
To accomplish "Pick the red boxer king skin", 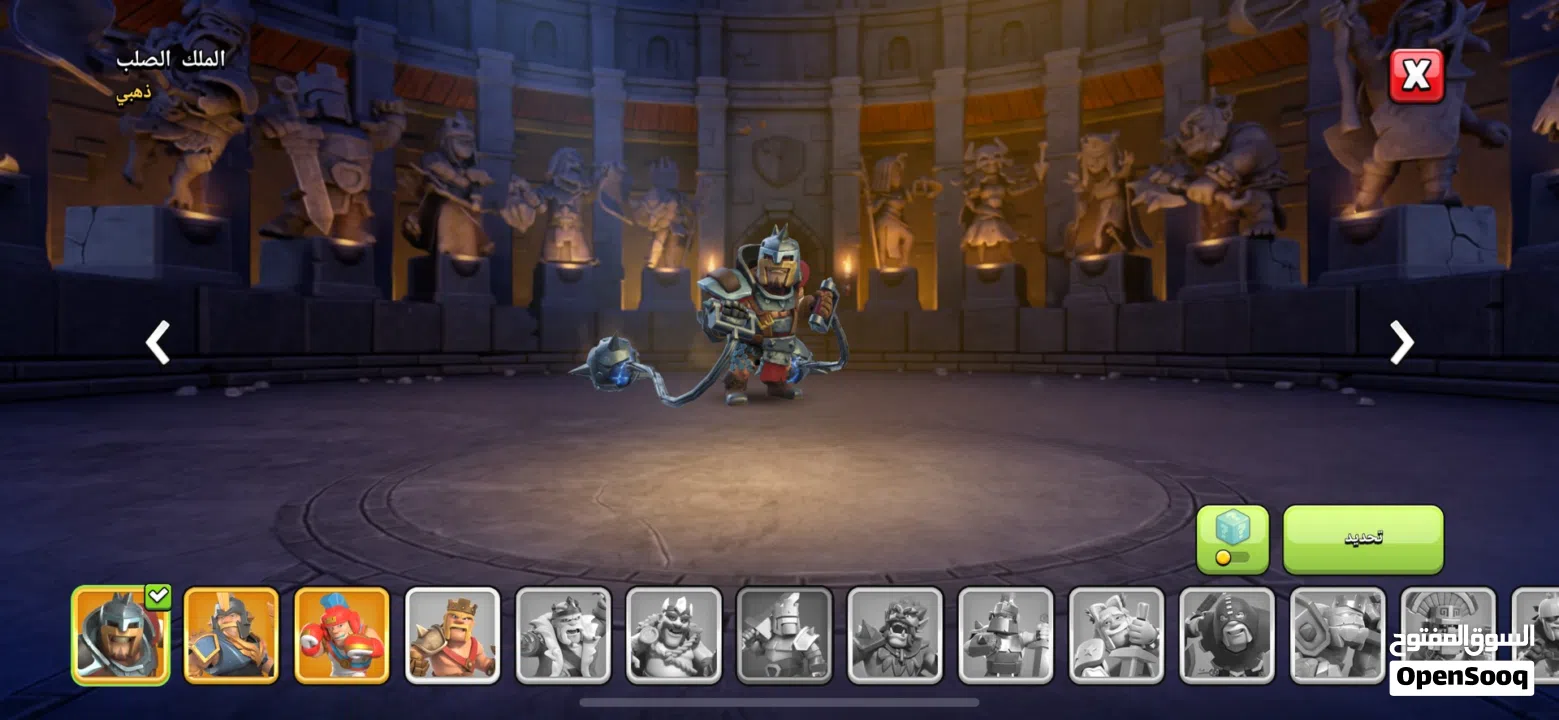I will 342,635.
